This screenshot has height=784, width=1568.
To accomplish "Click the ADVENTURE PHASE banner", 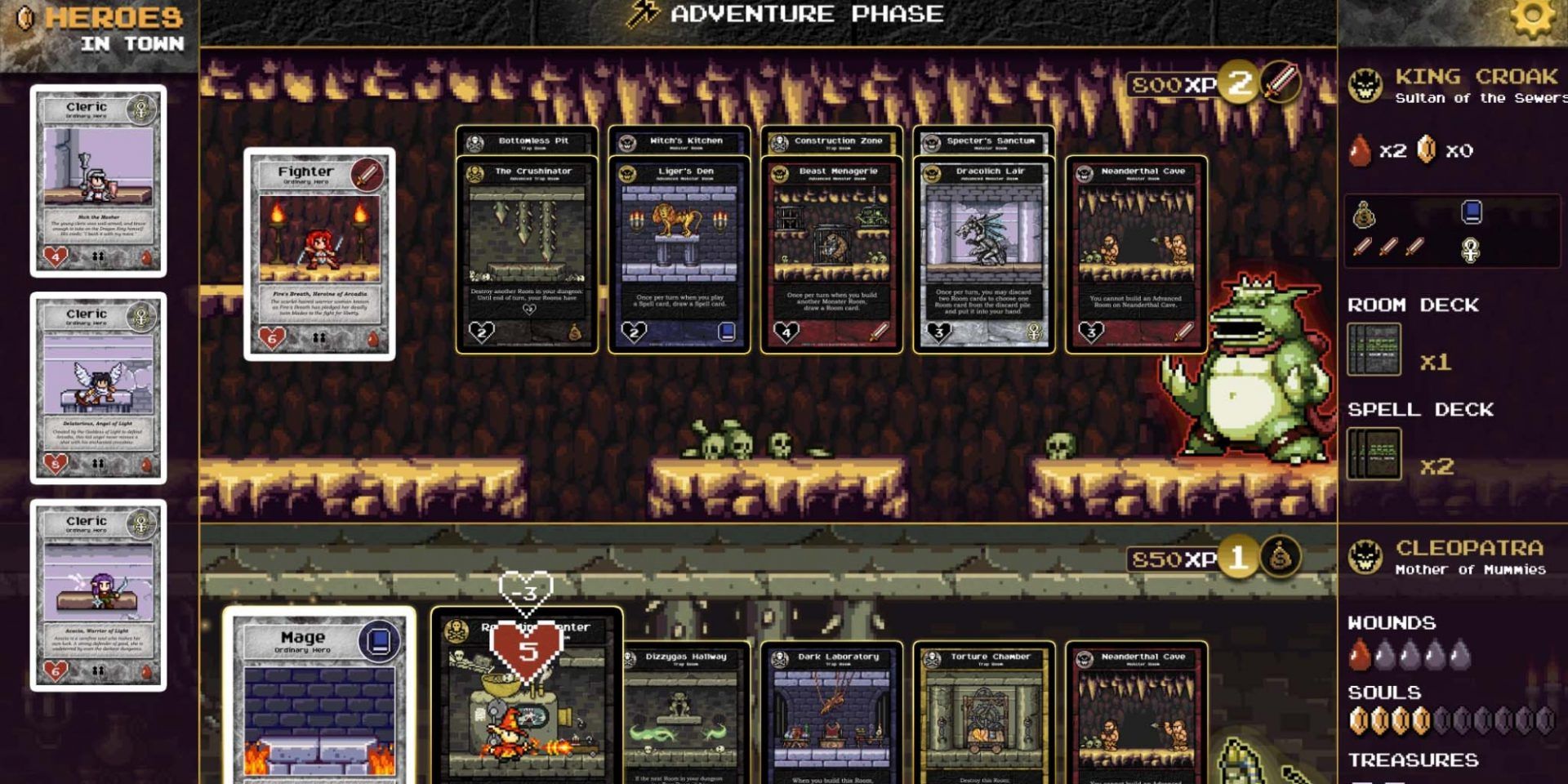I will pyautogui.click(x=784, y=15).
